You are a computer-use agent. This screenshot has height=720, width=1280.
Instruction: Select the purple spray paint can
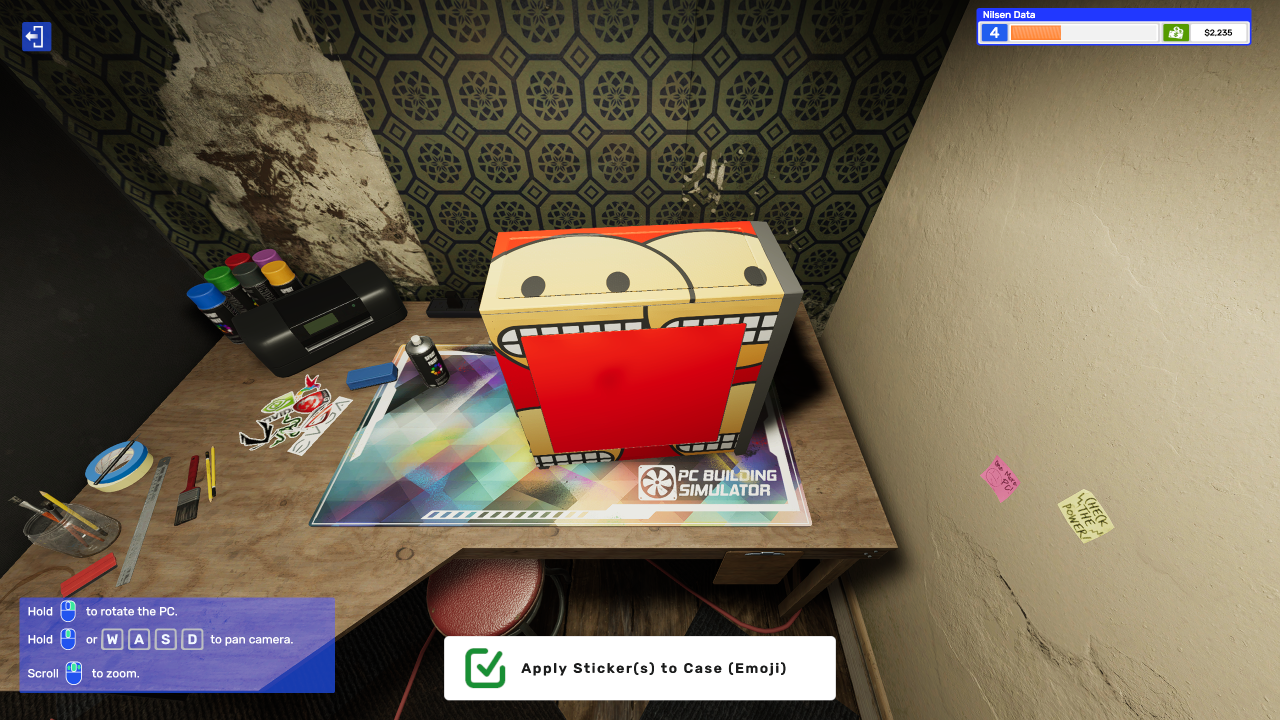pos(265,257)
